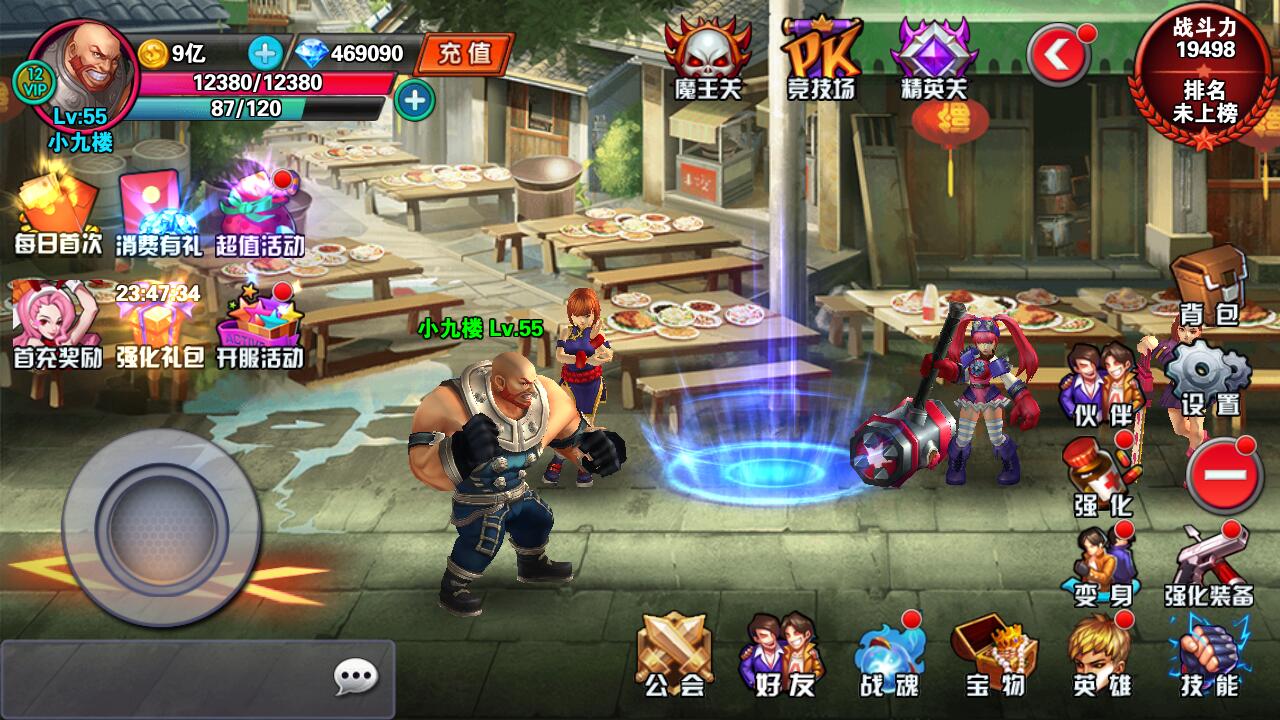This screenshot has height=720, width=1280.
Task: Open the 变身 transformation menu
Action: [1102, 565]
